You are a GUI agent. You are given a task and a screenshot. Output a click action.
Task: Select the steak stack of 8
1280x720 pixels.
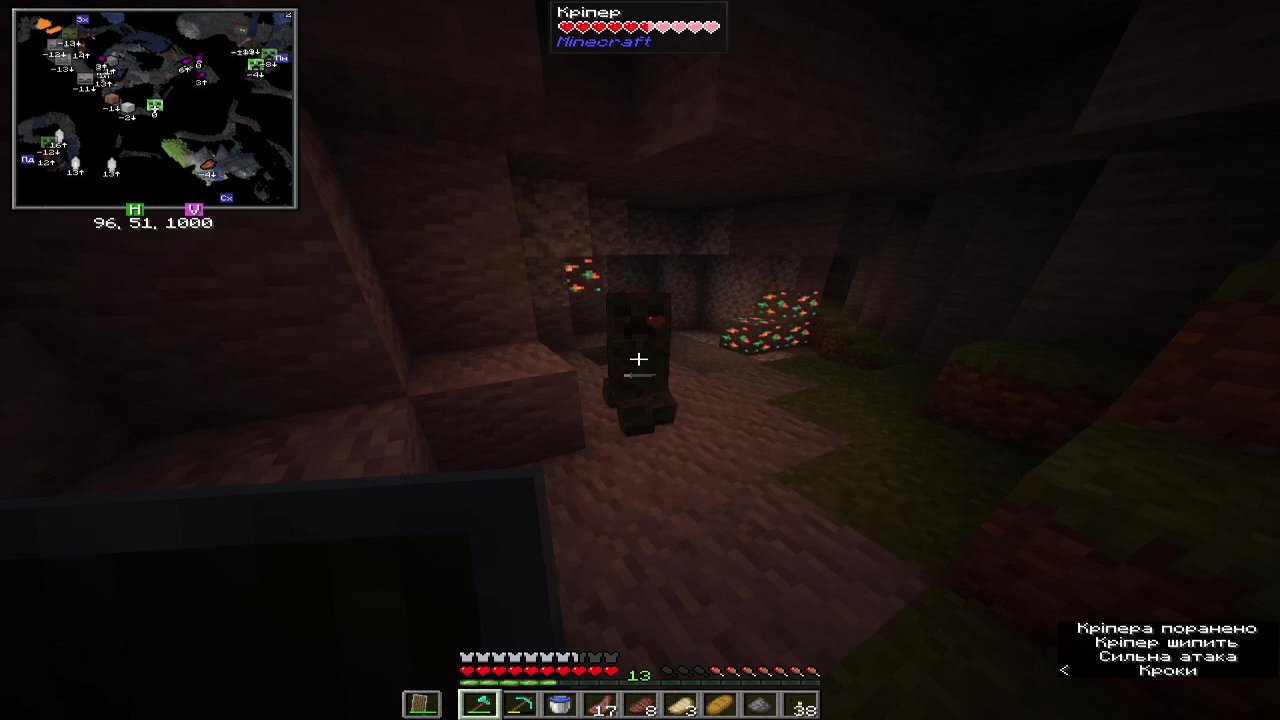point(641,703)
